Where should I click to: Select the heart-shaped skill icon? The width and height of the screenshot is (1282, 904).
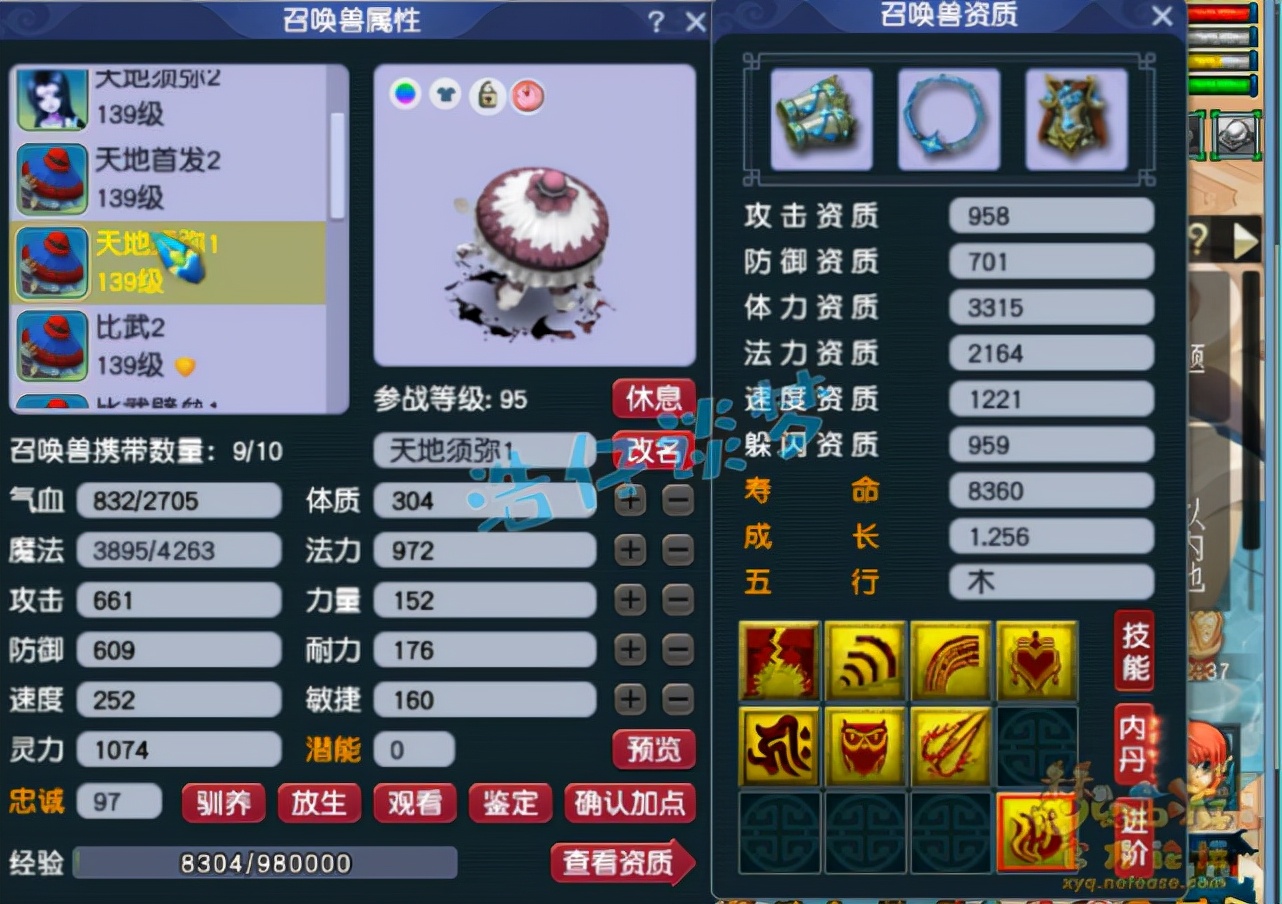1036,660
